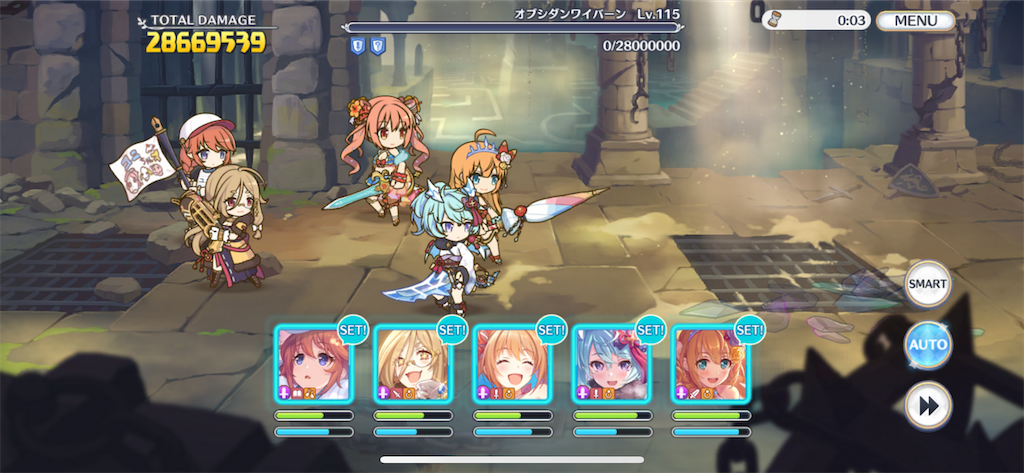Screen dimensions: 1024x473
Task: Choose the laughing orange-haired girl's portrait
Action: tap(511, 363)
